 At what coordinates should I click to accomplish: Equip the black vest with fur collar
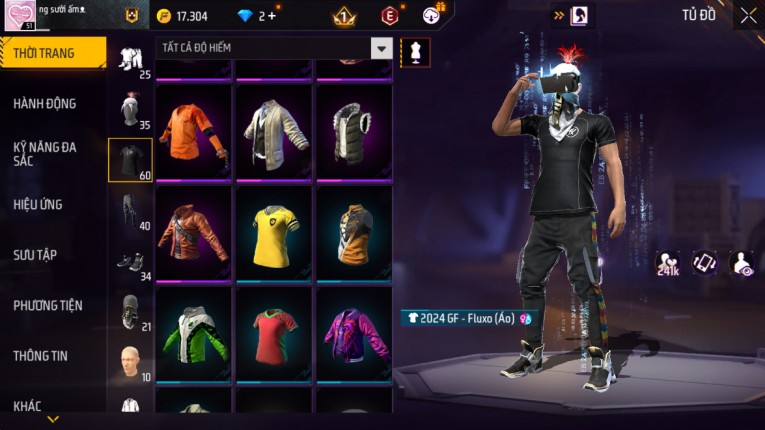pyautogui.click(x=354, y=131)
